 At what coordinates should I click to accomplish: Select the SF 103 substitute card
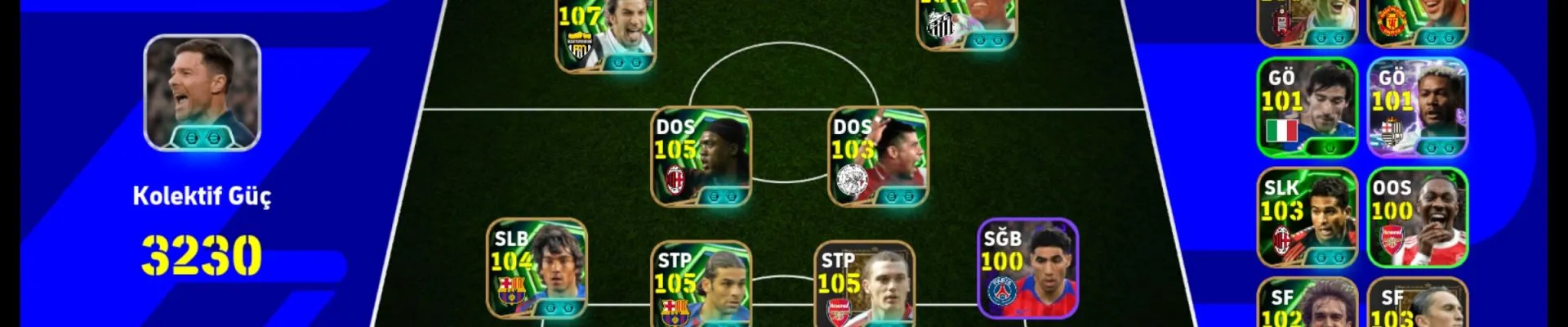click(1417, 306)
